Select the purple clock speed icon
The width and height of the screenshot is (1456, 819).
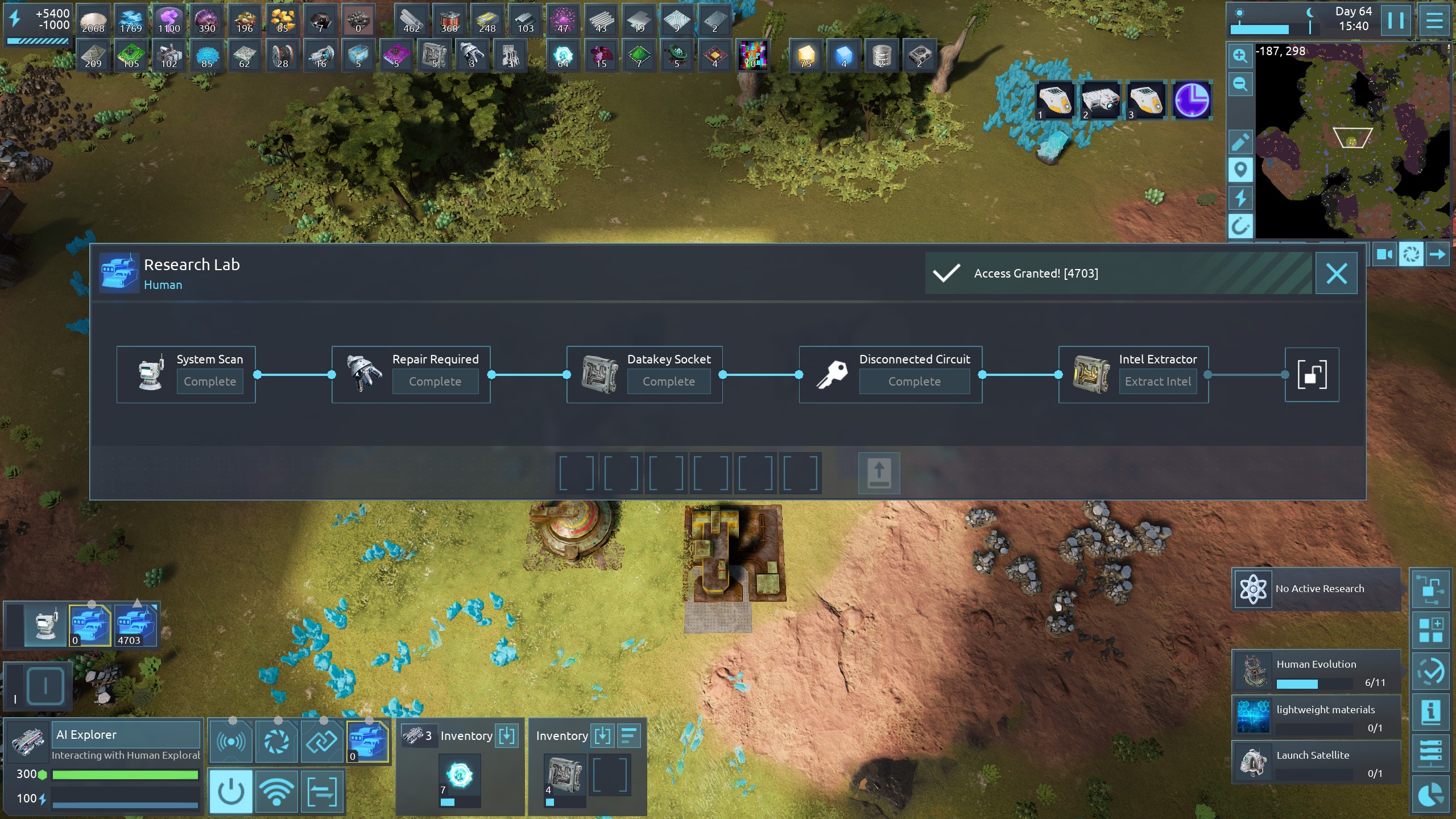[1192, 100]
